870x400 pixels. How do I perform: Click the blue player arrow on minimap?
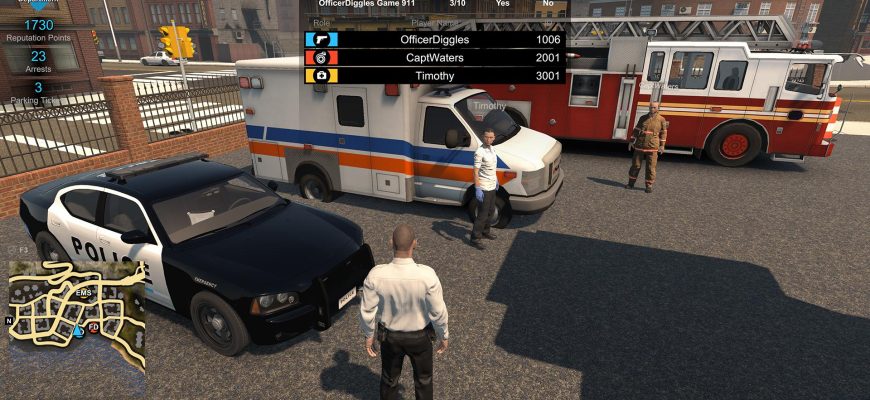tap(79, 329)
